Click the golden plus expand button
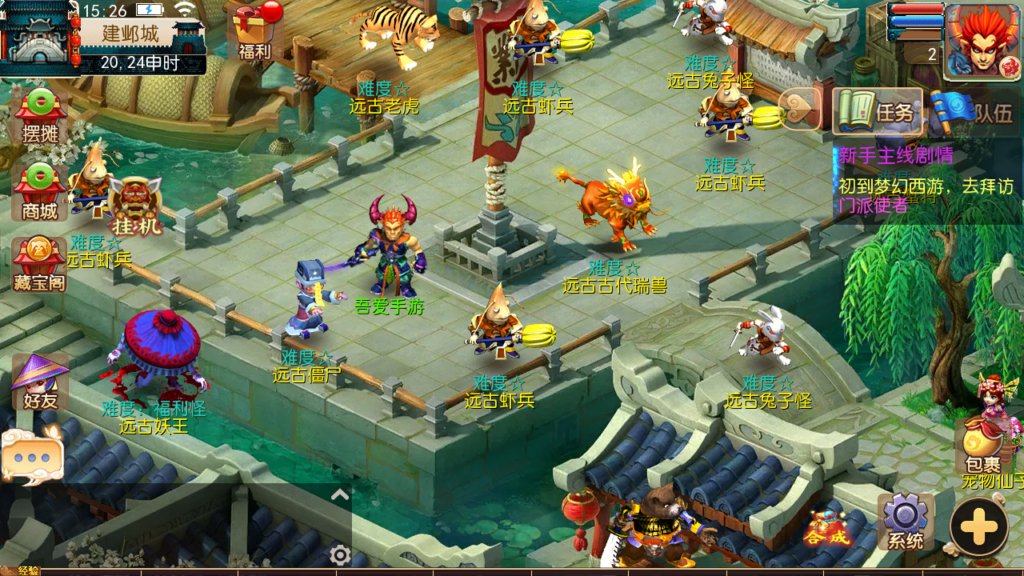 tap(978, 526)
